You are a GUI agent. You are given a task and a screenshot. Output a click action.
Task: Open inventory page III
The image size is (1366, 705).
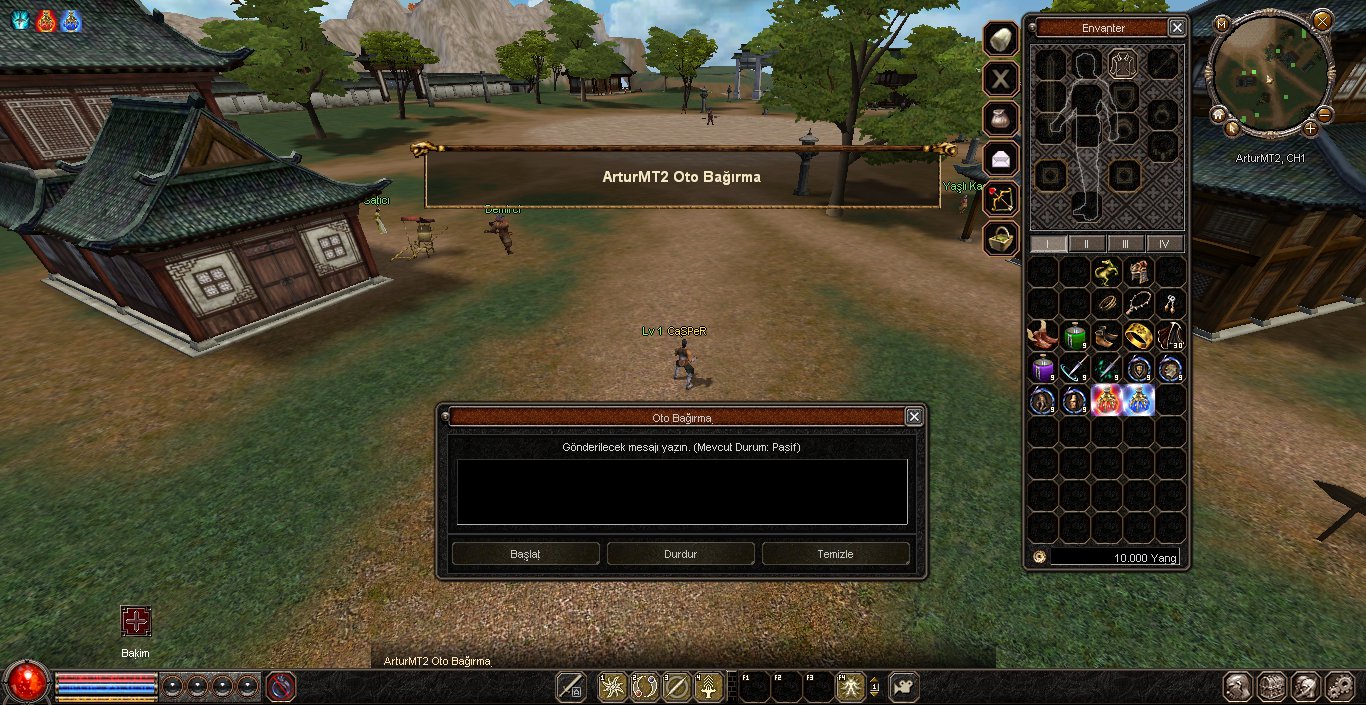pyautogui.click(x=1126, y=244)
